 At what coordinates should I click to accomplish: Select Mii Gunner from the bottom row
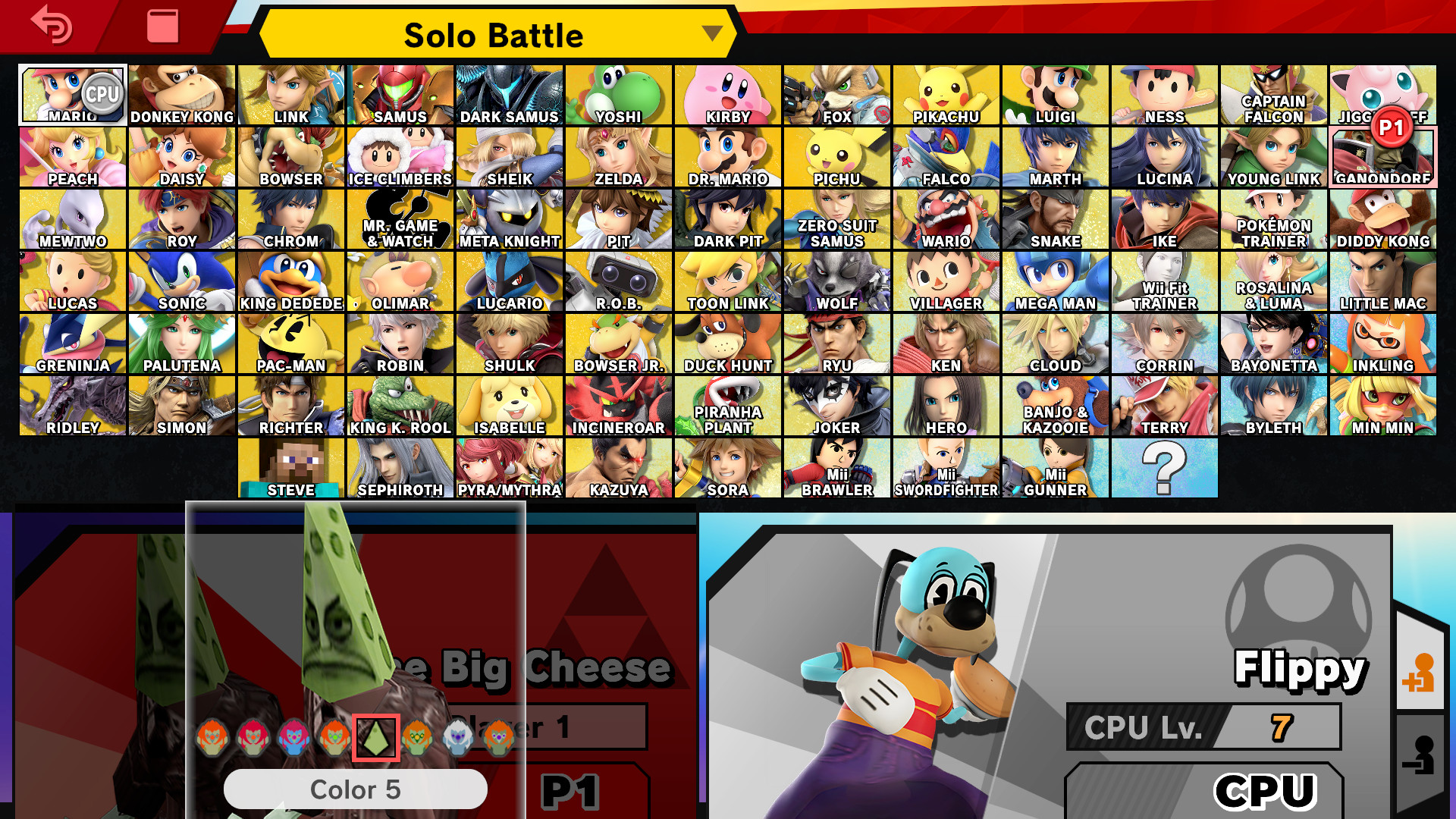(x=1054, y=468)
